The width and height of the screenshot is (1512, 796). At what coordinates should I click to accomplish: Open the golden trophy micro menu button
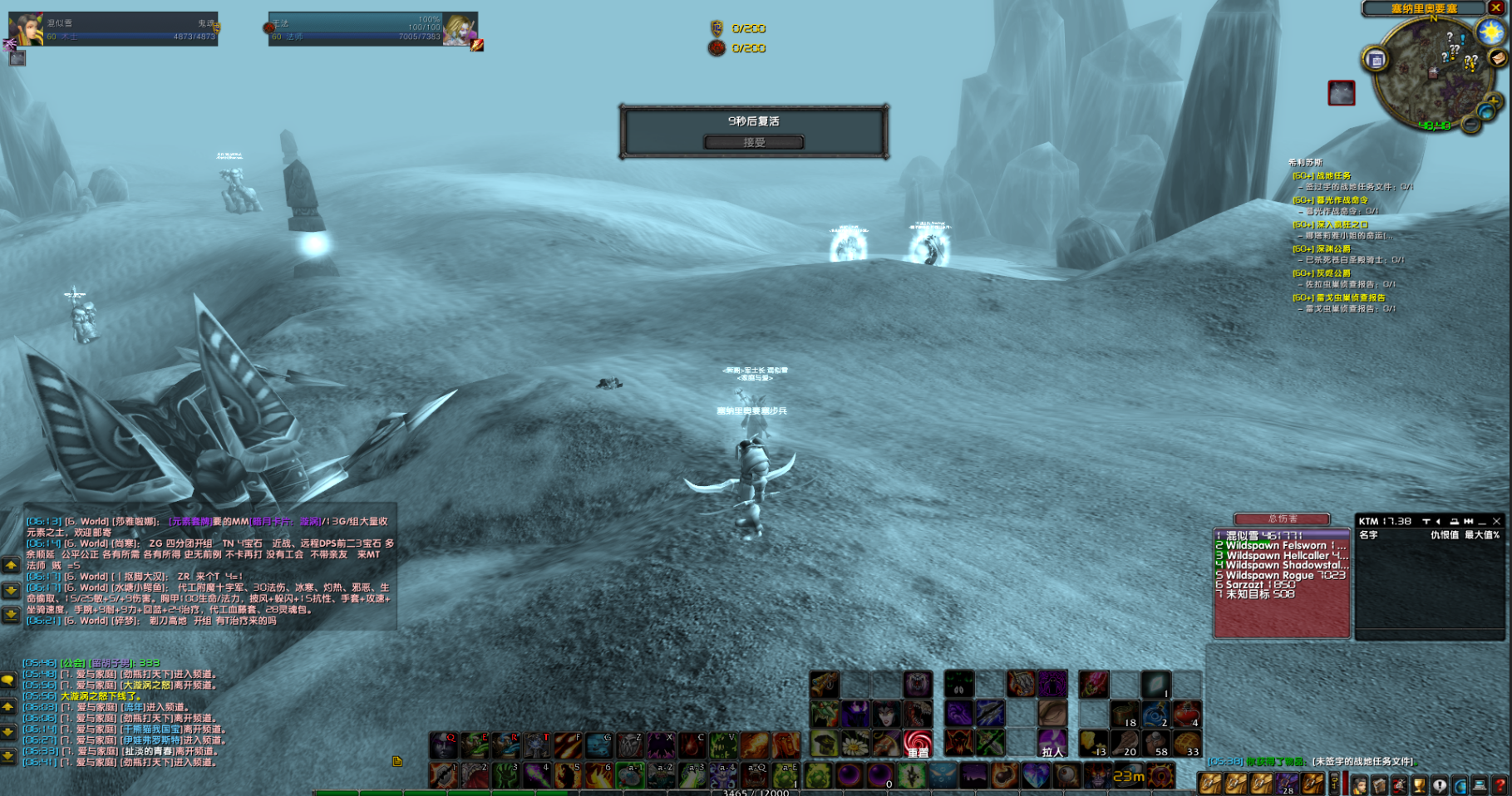pyautogui.click(x=1421, y=784)
